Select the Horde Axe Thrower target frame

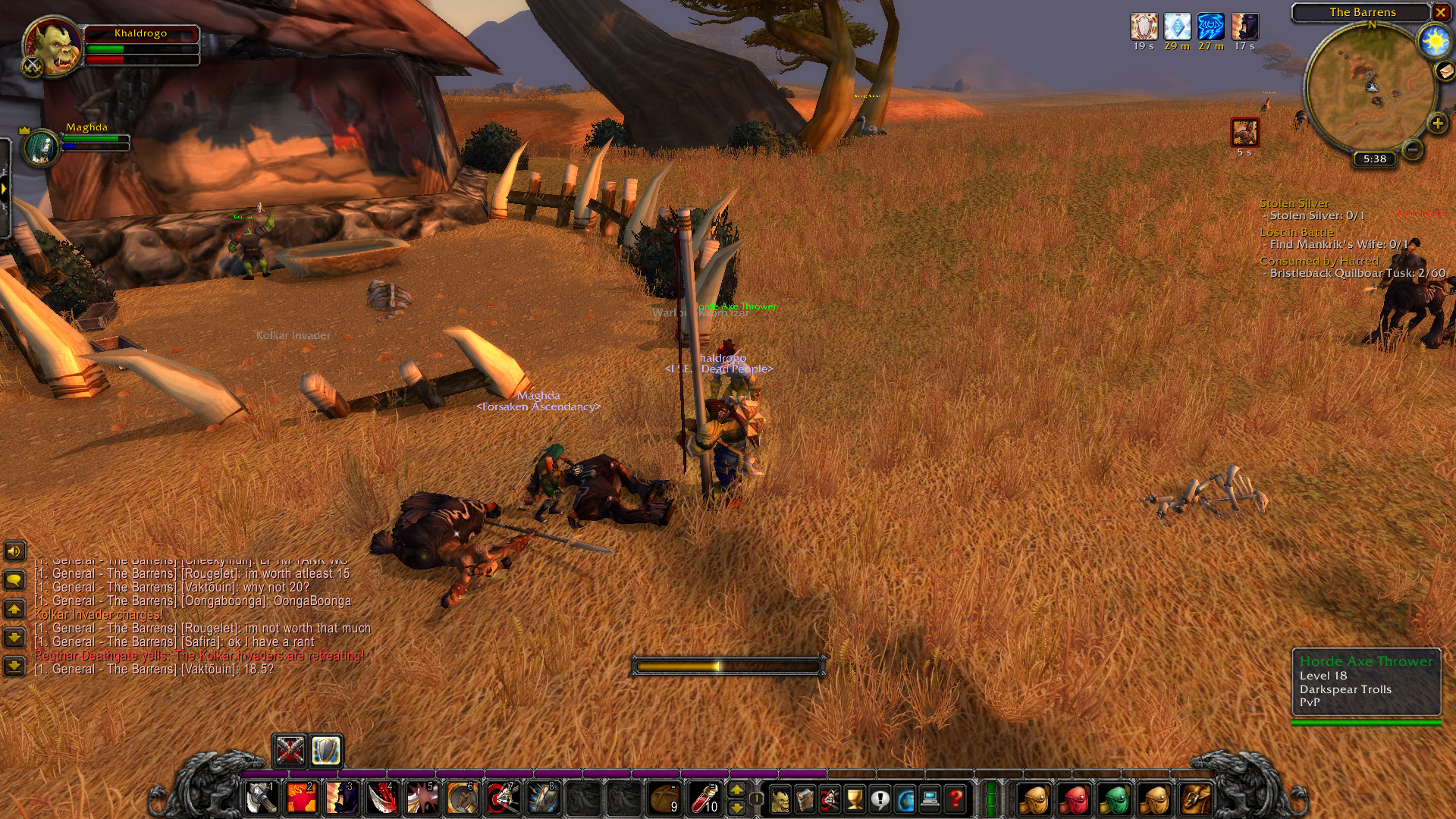click(1365, 682)
